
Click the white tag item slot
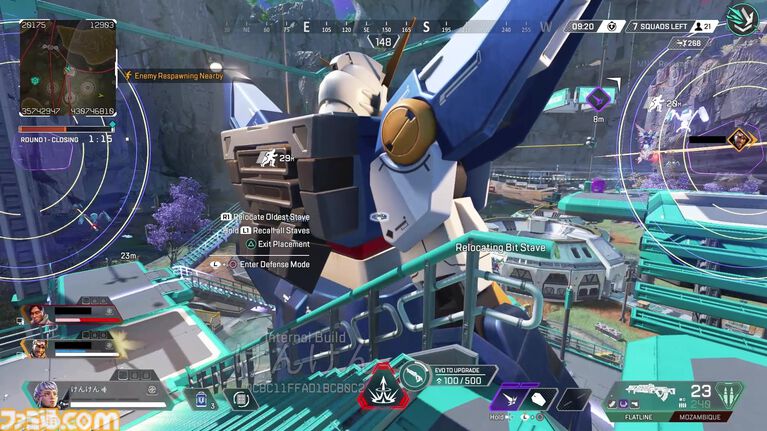[x=540, y=398]
